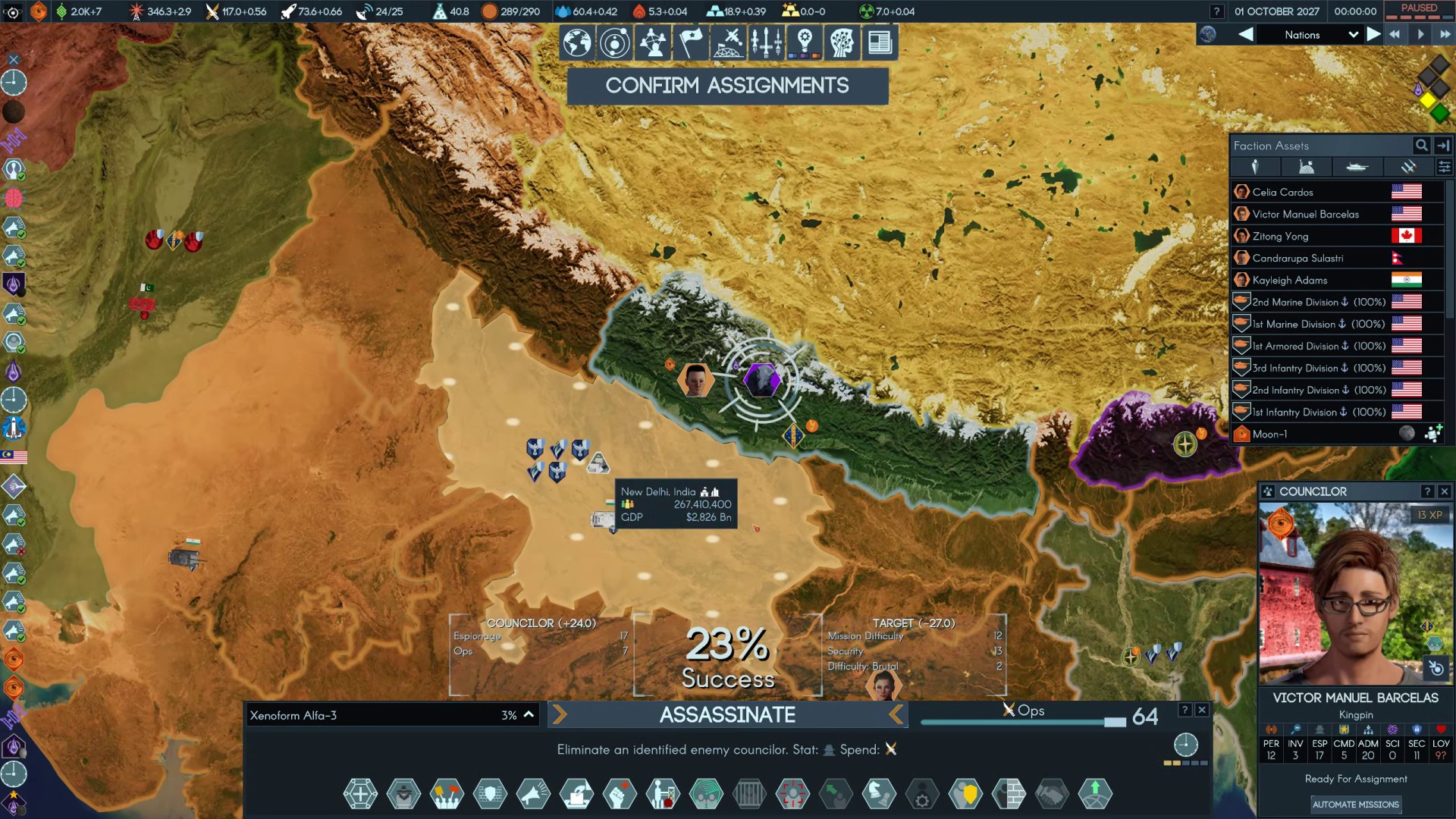This screenshot has height=819, width=1456.
Task: Confirm the councilor assignments
Action: [727, 86]
